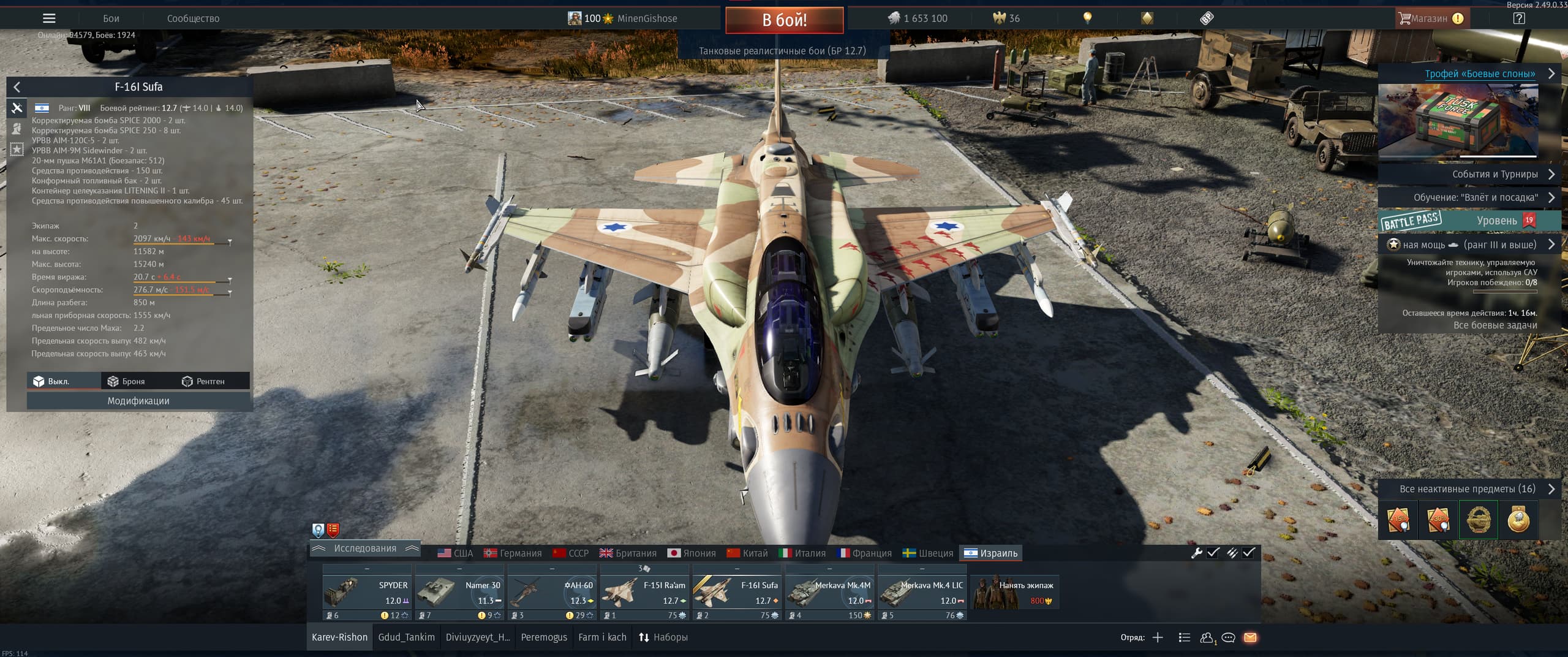The height and width of the screenshot is (657, 1568).
Task: Open the 'Сообщество' community menu
Action: [193, 18]
